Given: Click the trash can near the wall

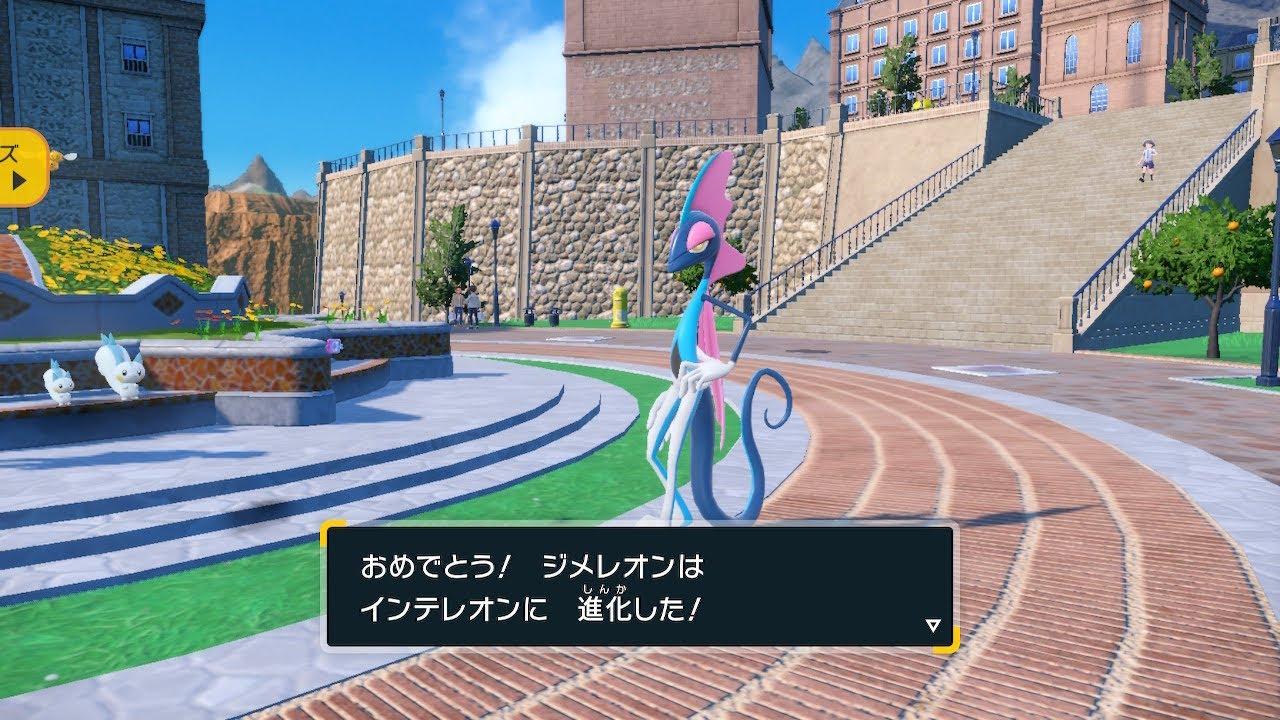Looking at the screenshot, I should [530, 318].
